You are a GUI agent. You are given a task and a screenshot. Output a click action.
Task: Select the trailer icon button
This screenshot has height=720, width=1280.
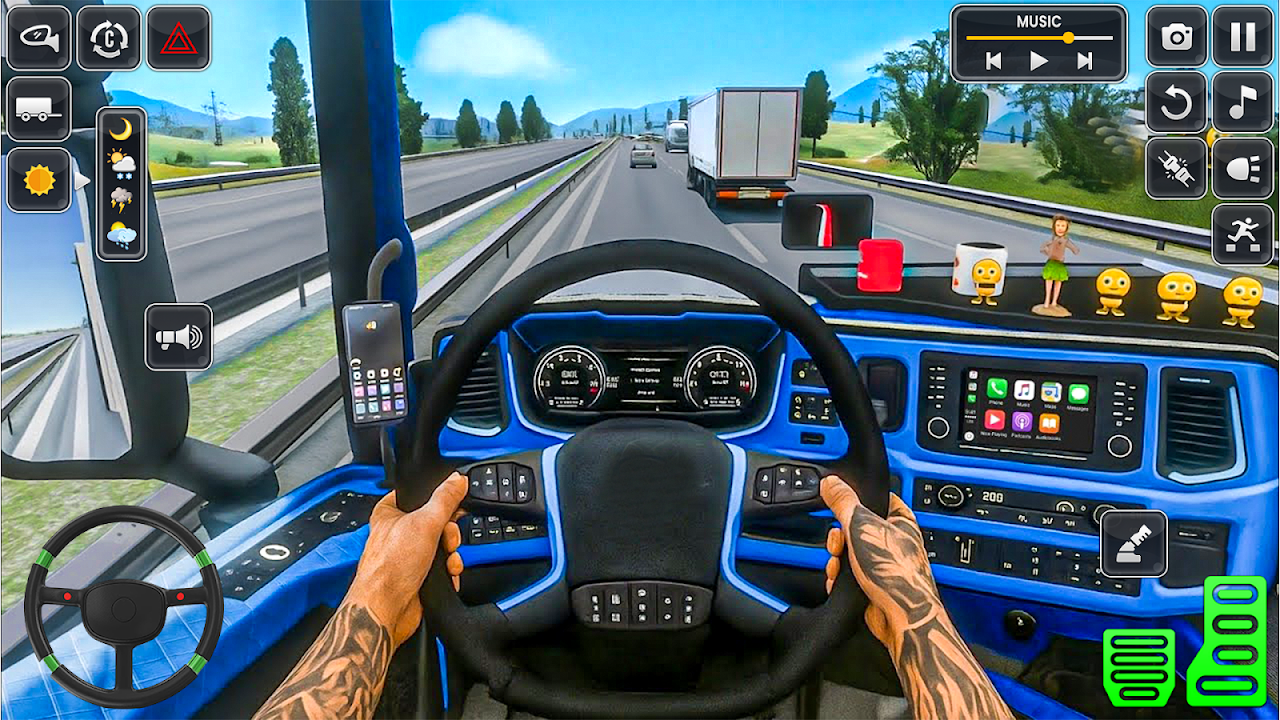tap(39, 109)
